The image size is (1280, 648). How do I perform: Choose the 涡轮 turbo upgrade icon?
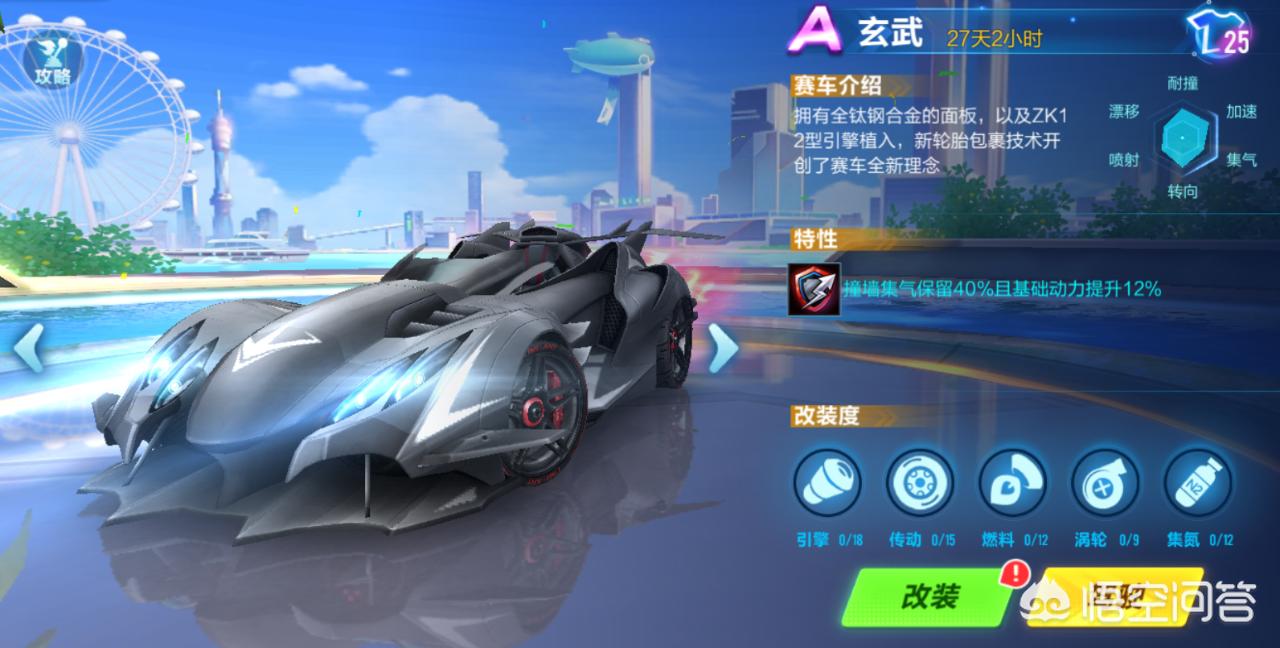[1104, 482]
